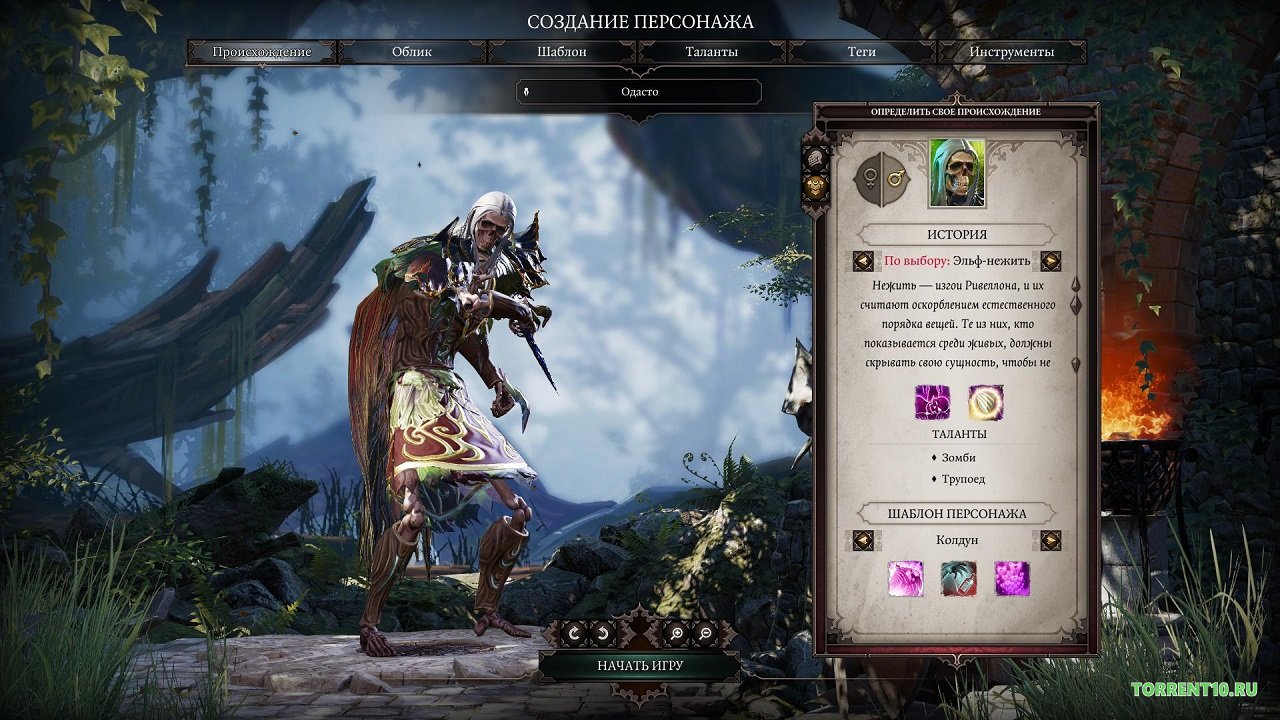Open the Шаблон tab

point(561,52)
